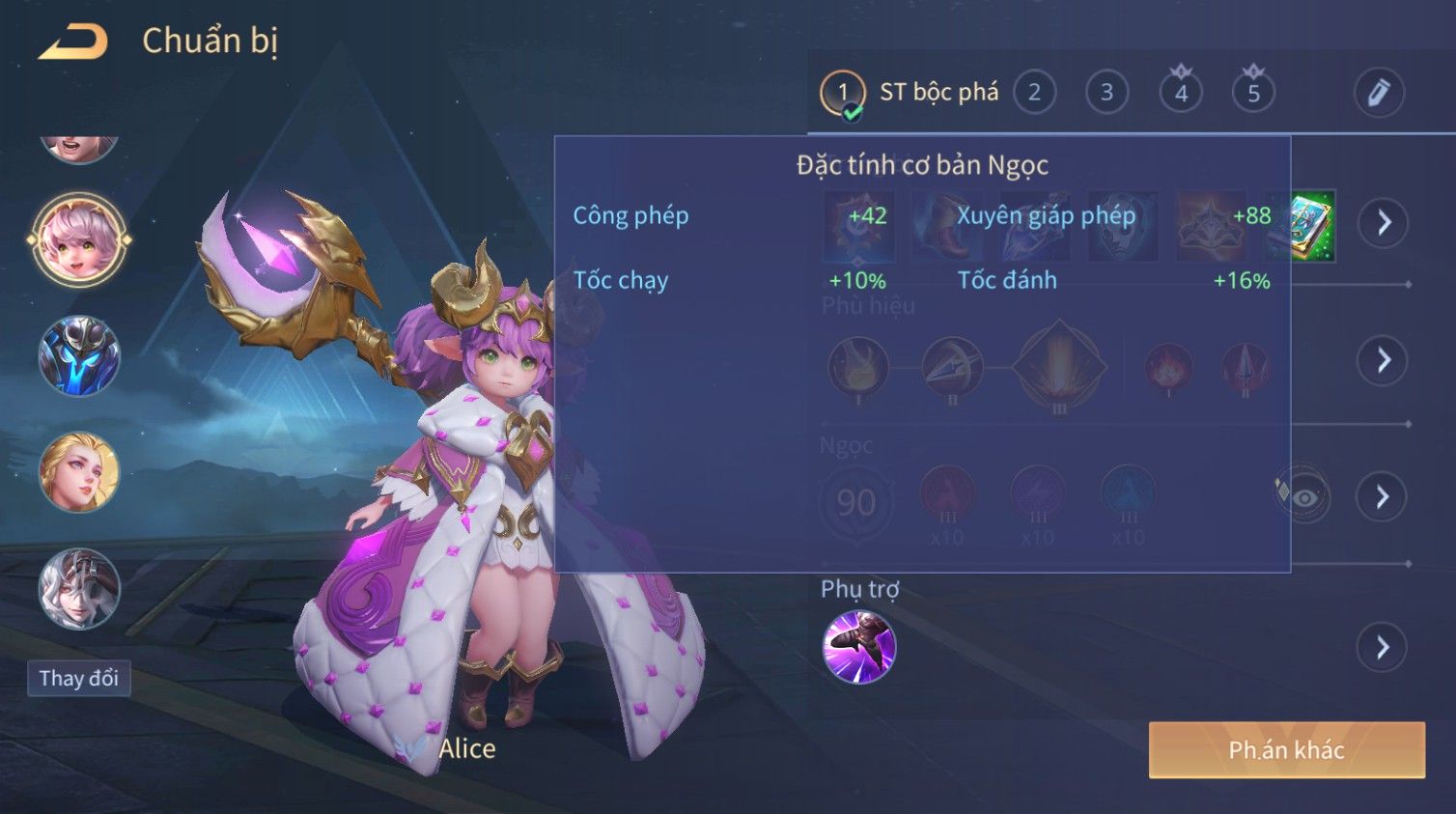This screenshot has width=1456, height=814.
Task: Toggle the eye icon for Ngọc details
Action: click(x=1304, y=497)
